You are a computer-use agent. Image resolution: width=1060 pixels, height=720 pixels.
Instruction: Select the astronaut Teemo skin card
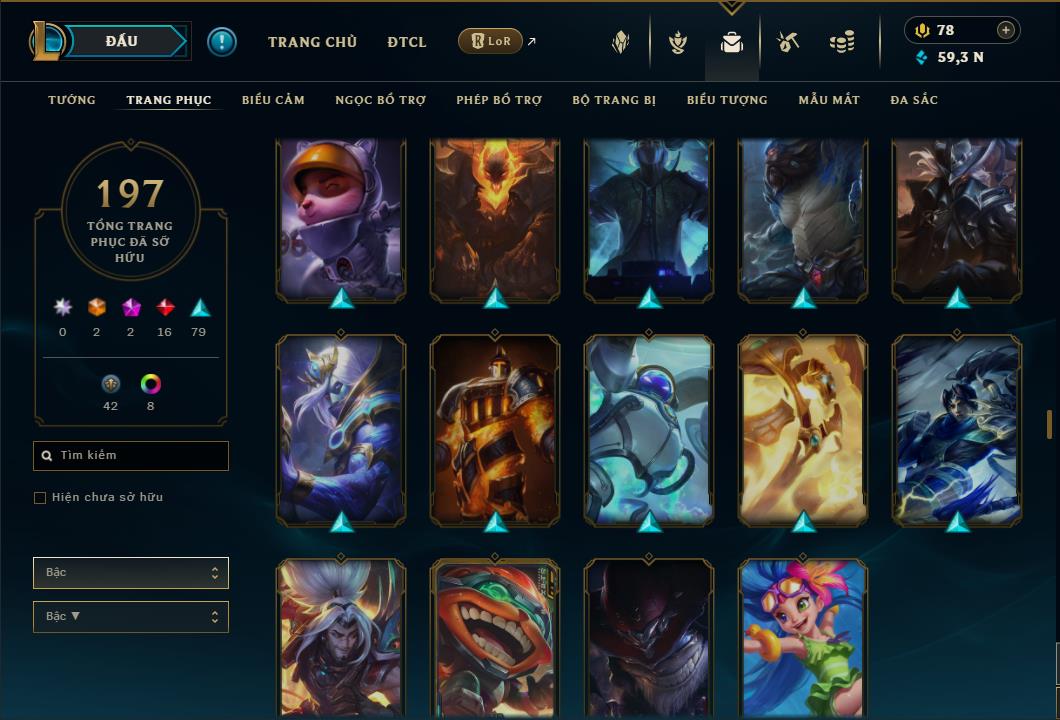tap(341, 218)
